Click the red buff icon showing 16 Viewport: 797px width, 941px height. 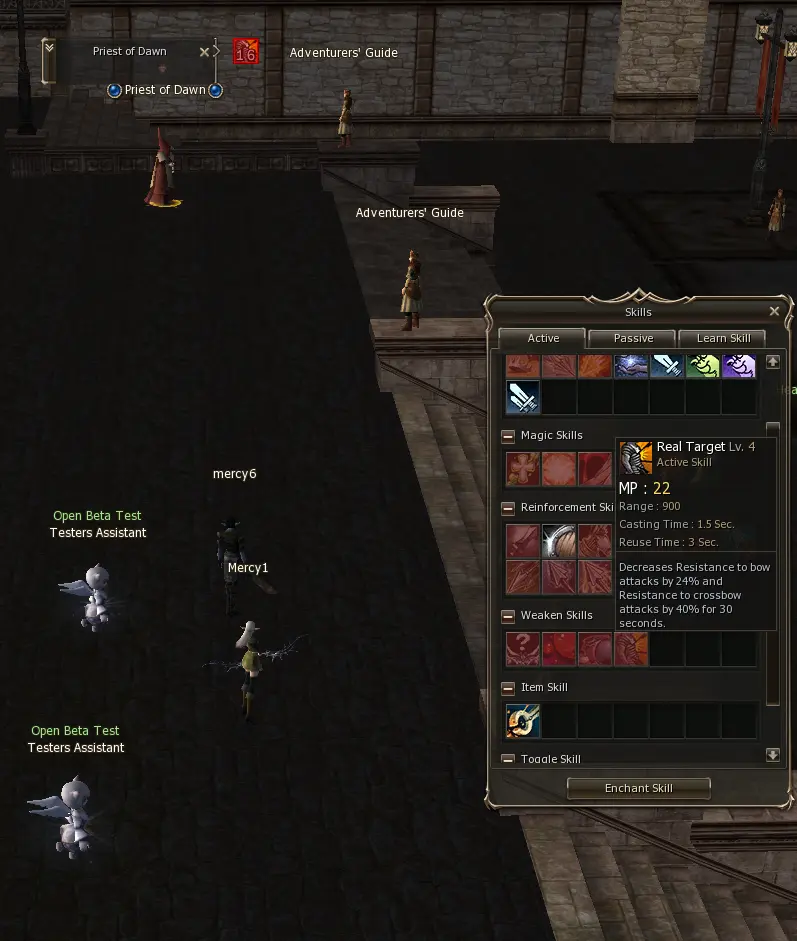pos(246,52)
